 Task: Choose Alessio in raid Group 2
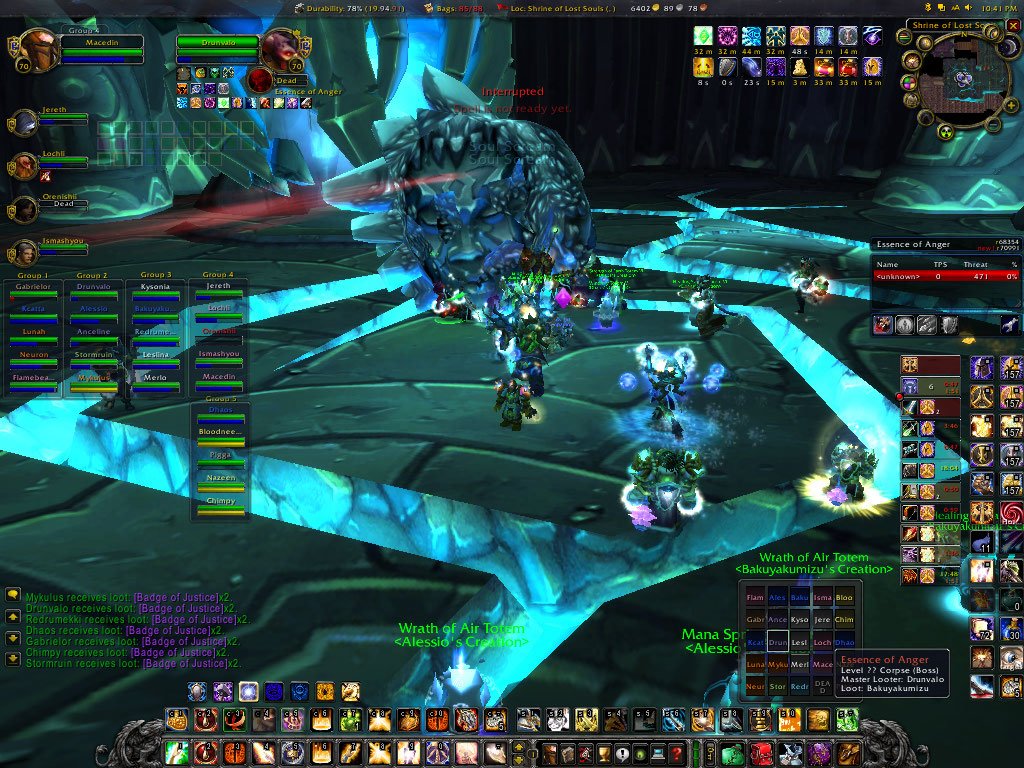pyautogui.click(x=93, y=313)
